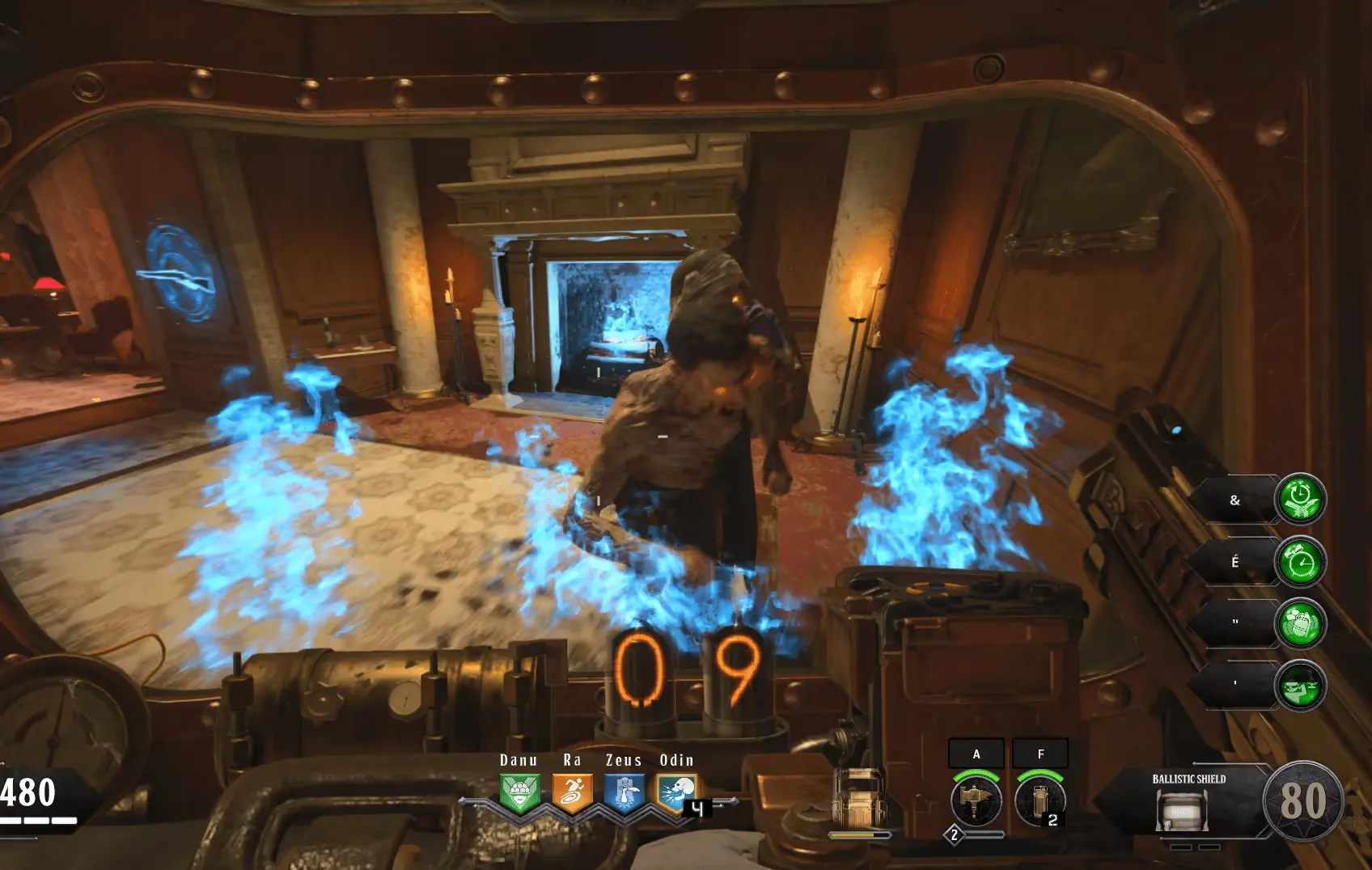Select the Danu perk icon
Viewport: 1372px width, 870px height.
pos(519,792)
